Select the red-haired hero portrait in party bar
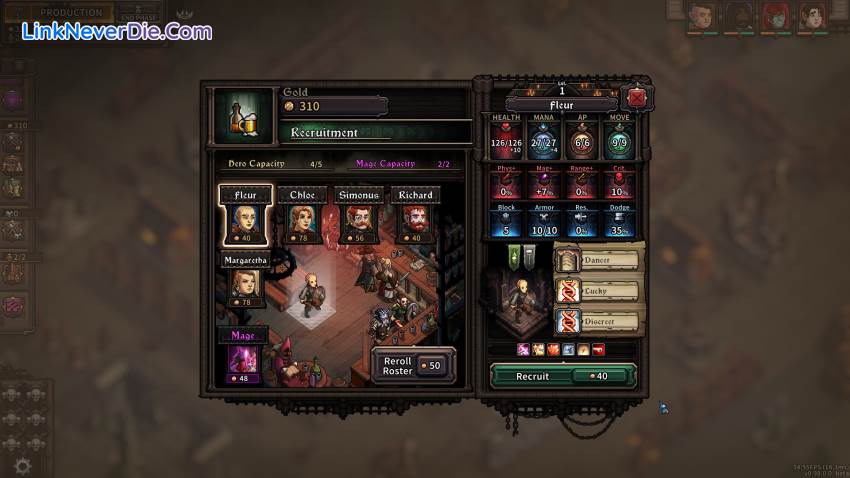The height and width of the screenshot is (478, 850). [776, 16]
